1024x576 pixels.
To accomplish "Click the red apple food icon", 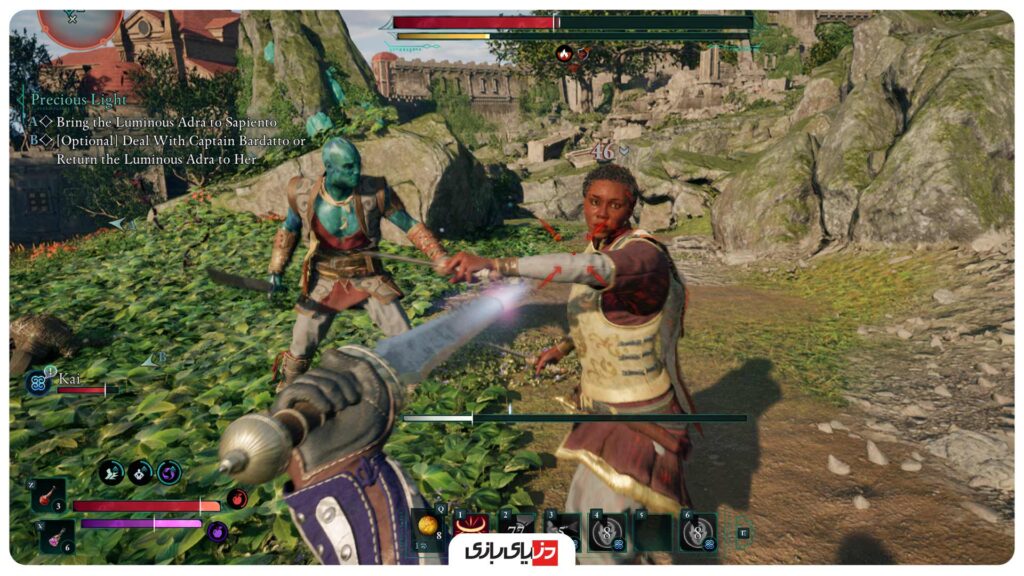I will 236,498.
